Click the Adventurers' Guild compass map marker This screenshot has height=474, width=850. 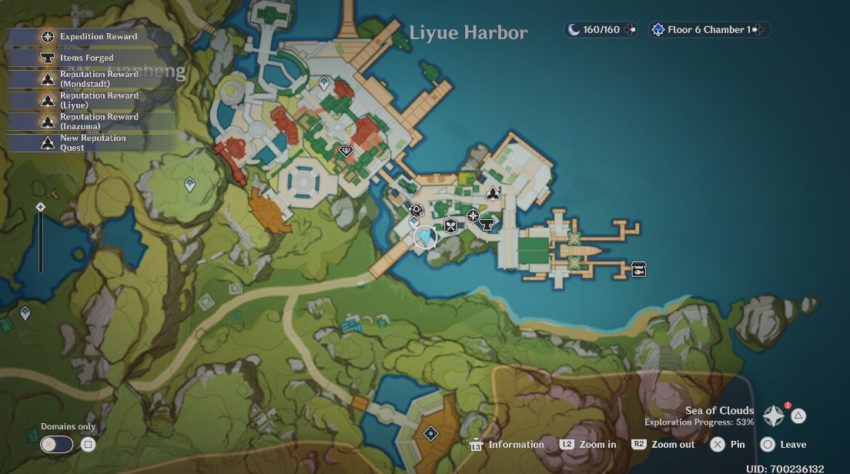click(x=472, y=215)
